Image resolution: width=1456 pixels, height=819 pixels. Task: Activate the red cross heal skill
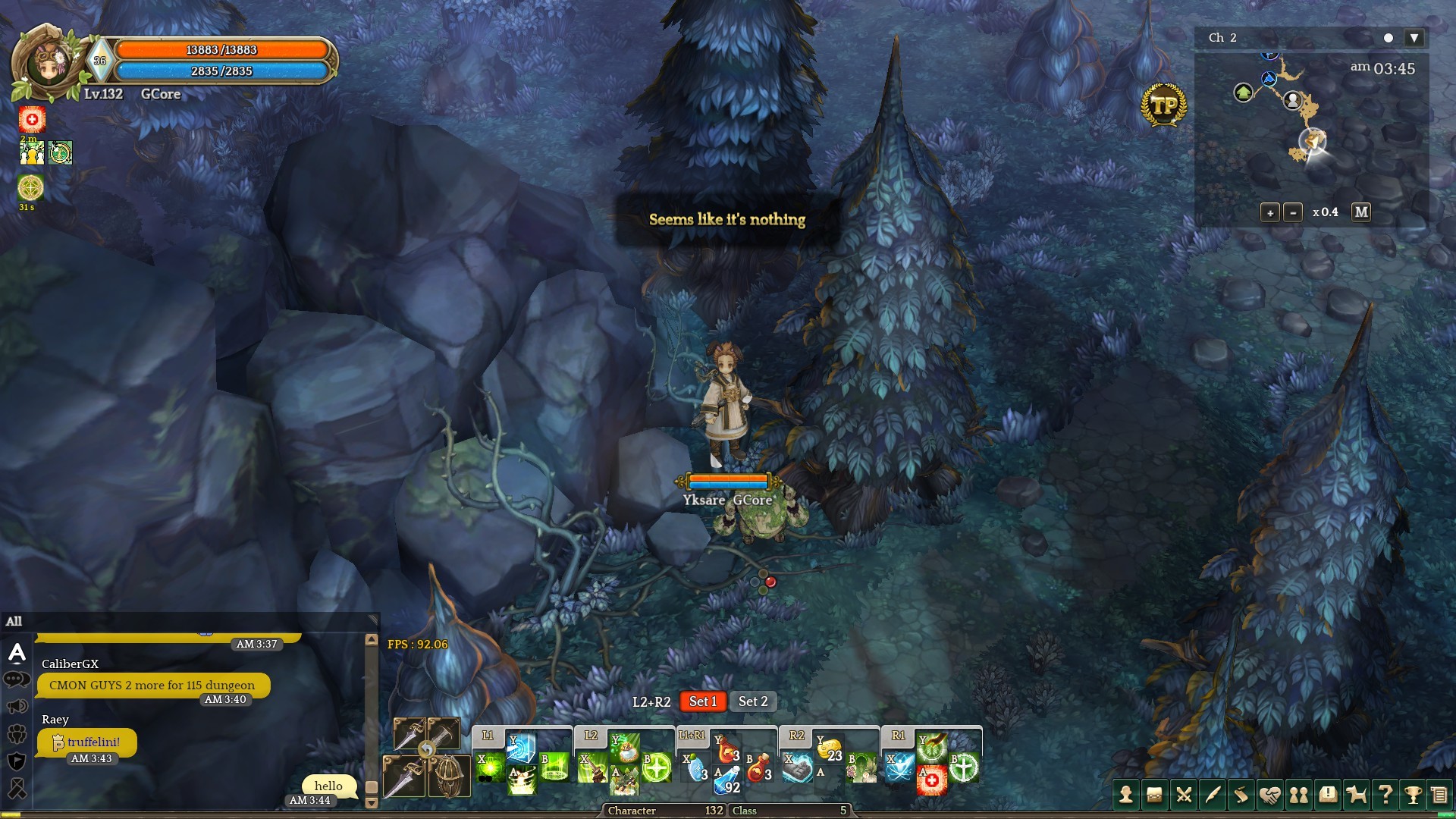931,780
